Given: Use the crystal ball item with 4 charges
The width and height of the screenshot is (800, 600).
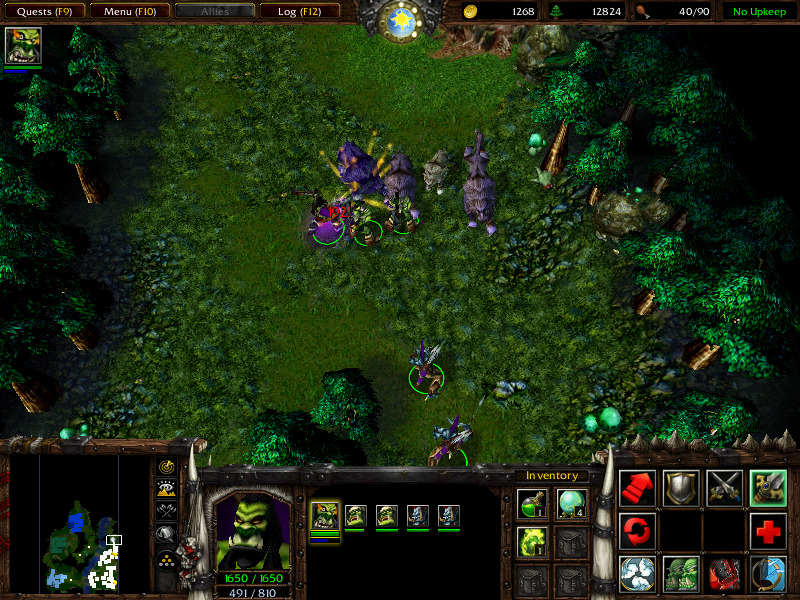Looking at the screenshot, I should click(x=571, y=505).
